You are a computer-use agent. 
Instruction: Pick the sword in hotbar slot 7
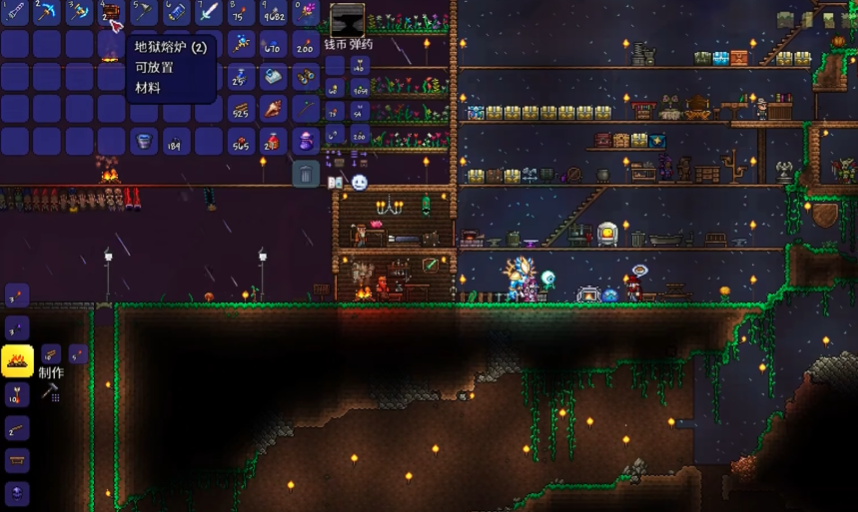(x=209, y=13)
